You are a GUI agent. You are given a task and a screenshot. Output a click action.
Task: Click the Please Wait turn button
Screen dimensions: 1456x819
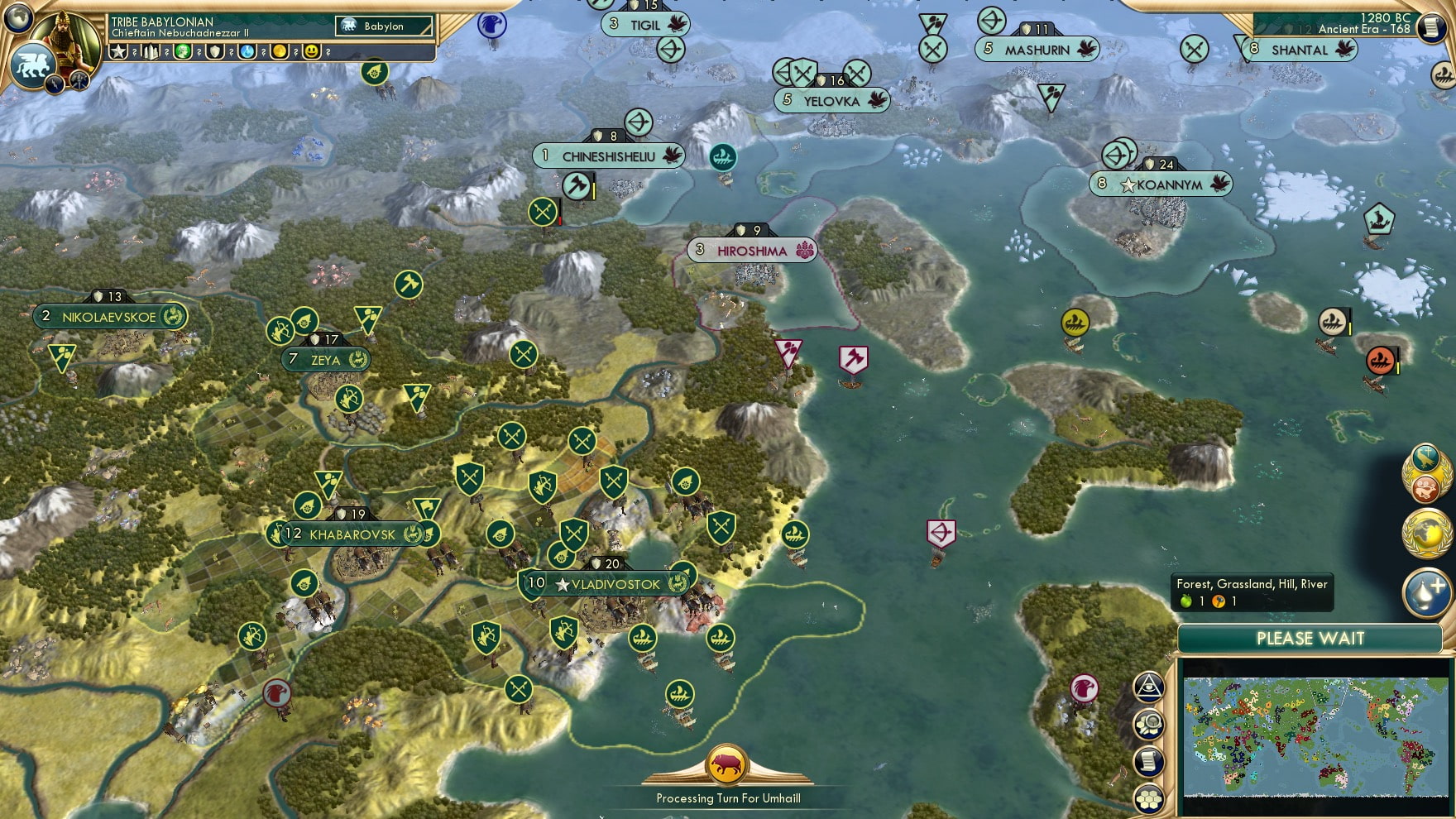point(1310,639)
